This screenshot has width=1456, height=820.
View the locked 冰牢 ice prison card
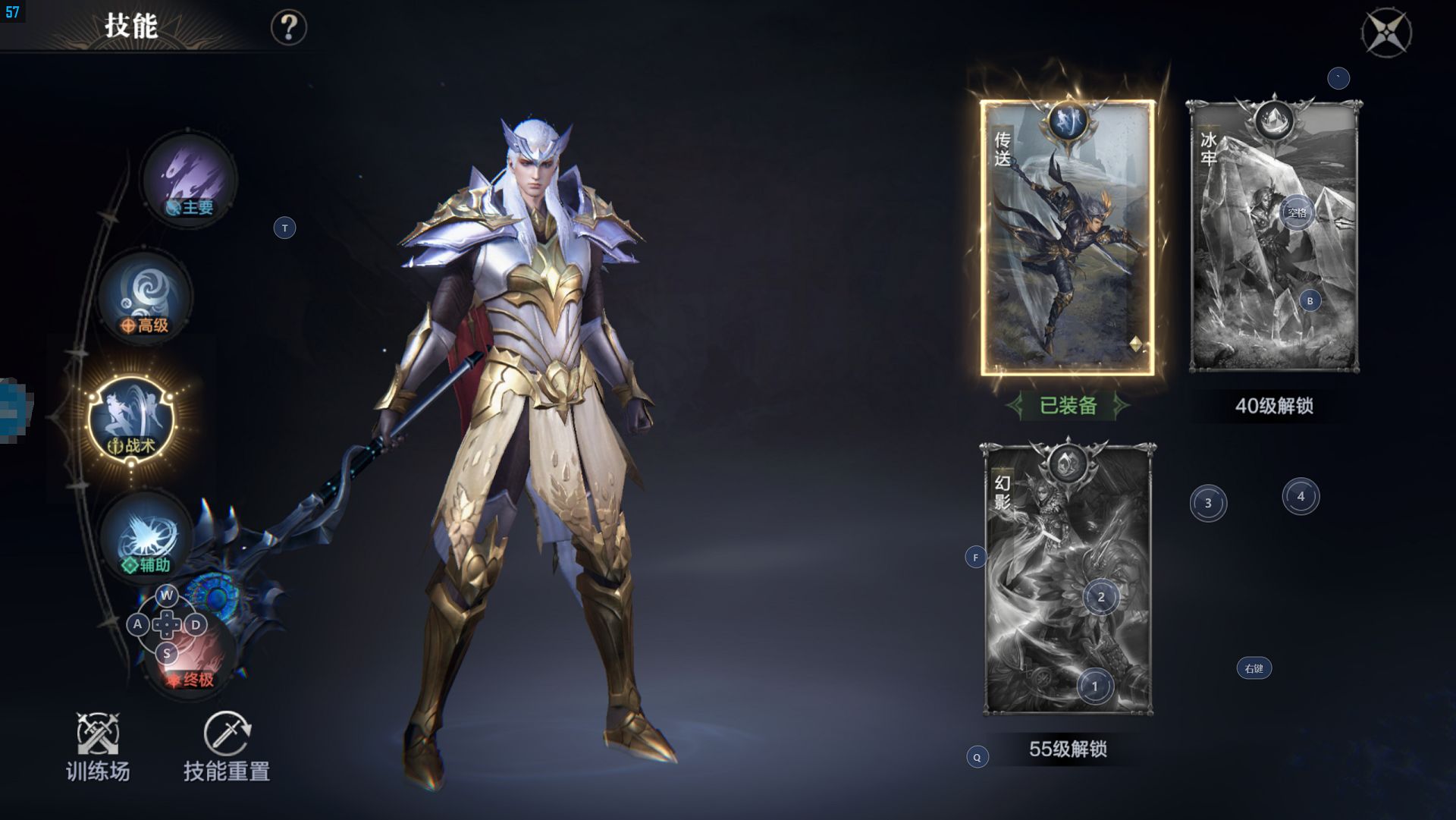coord(1274,238)
